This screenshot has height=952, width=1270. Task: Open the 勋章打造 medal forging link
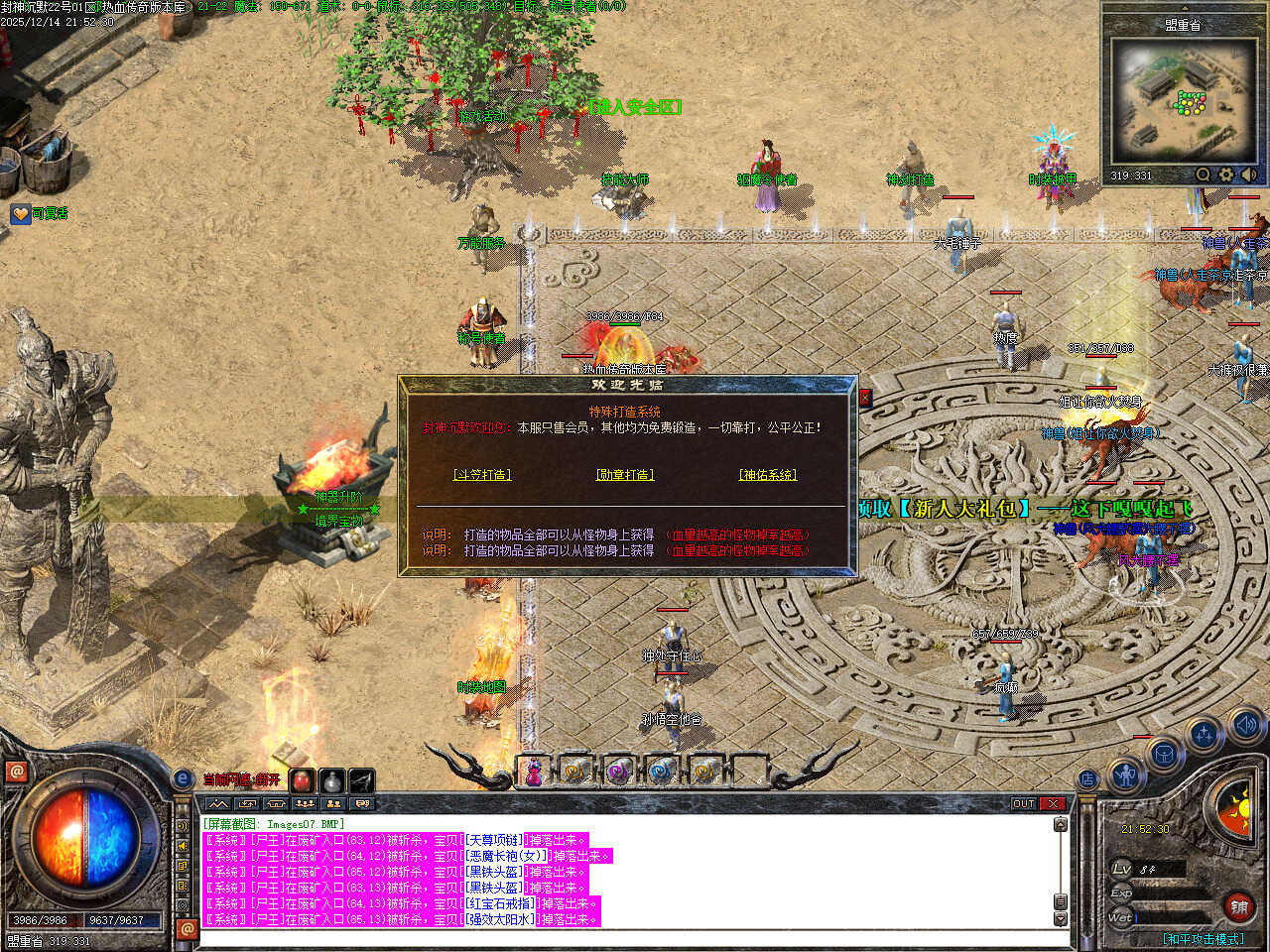(625, 475)
